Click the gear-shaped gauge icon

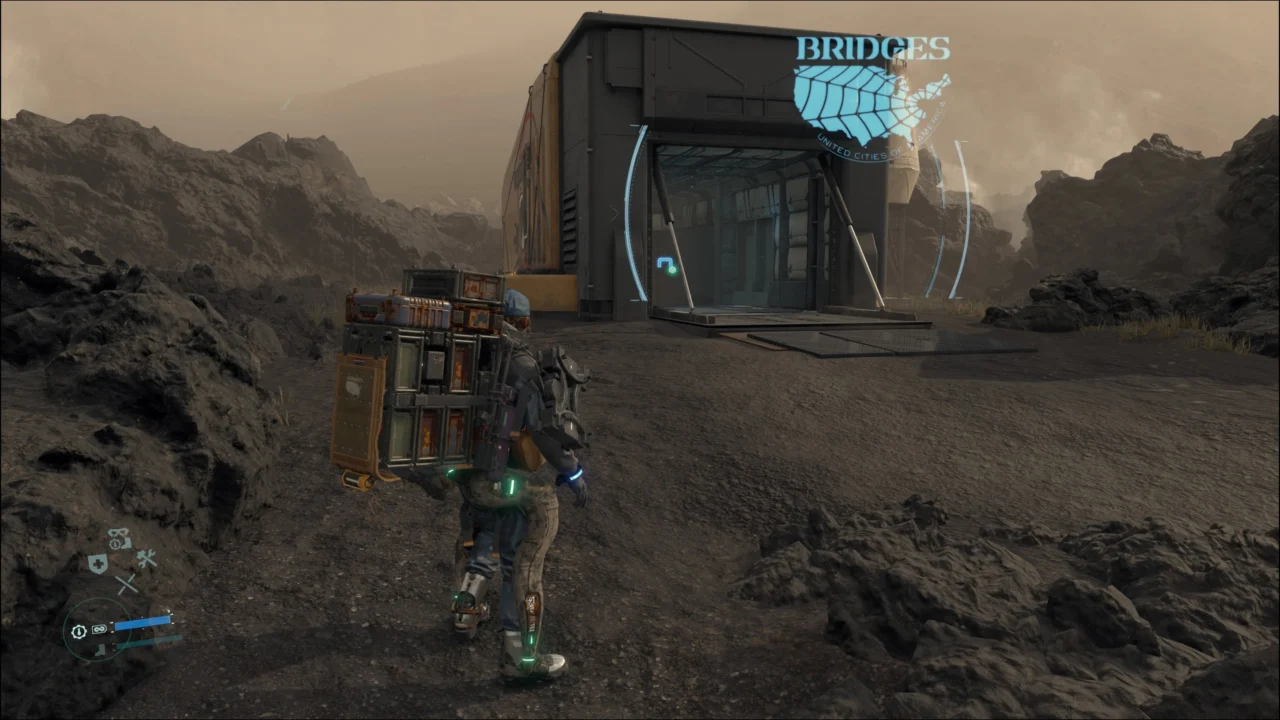click(x=79, y=631)
